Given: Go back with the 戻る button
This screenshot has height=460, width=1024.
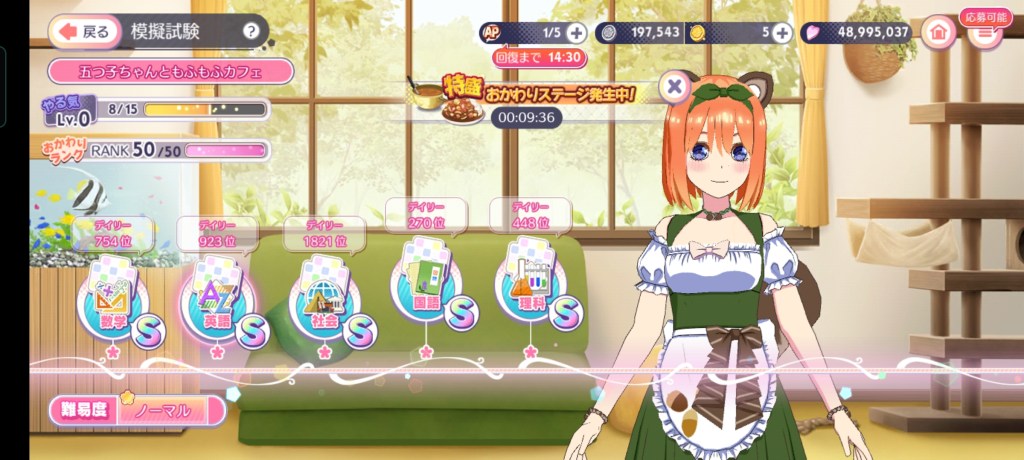Looking at the screenshot, I should [x=82, y=31].
